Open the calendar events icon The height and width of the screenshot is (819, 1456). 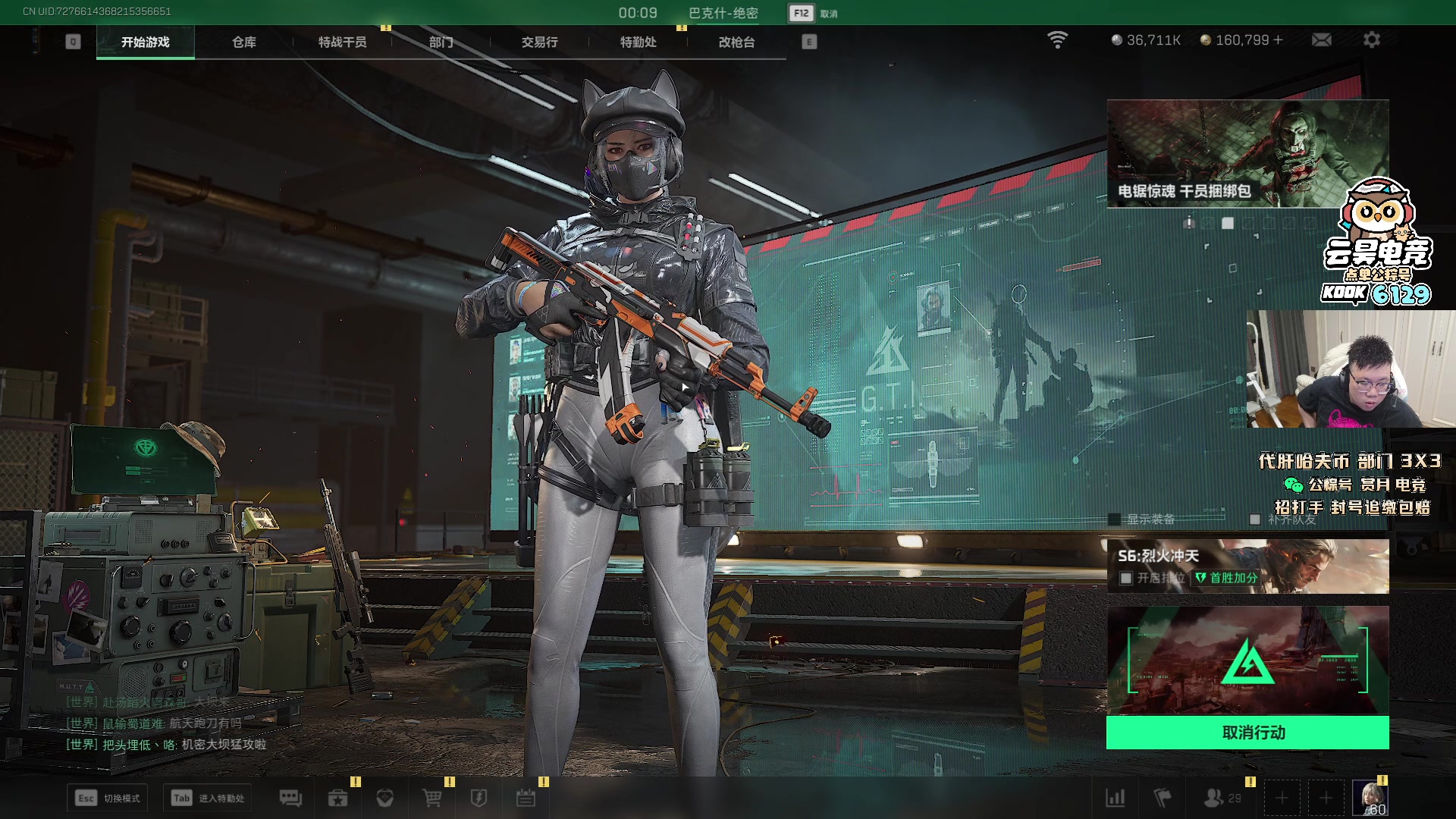click(x=526, y=798)
